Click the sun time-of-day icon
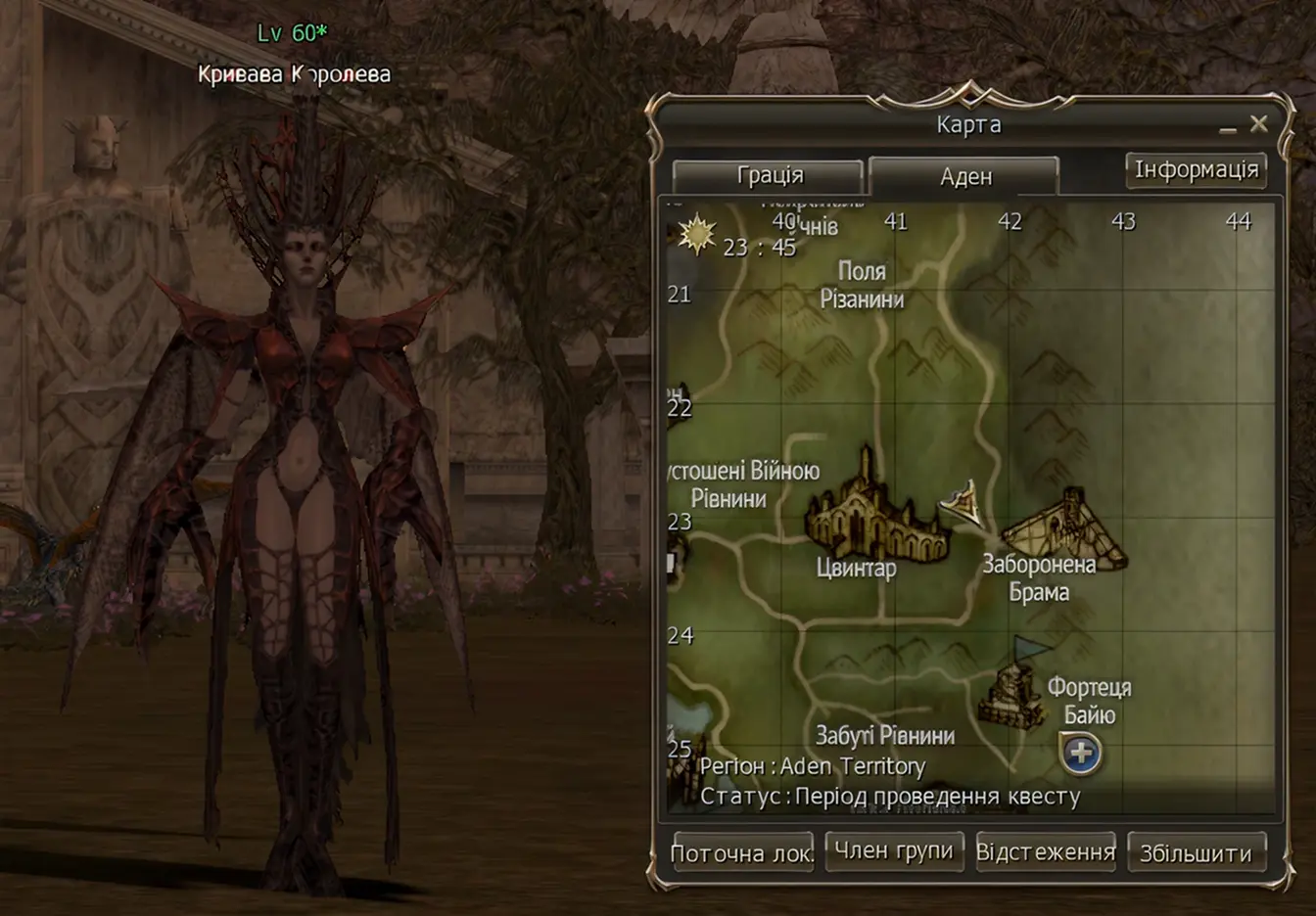Viewport: 1316px width, 916px height. [698, 235]
